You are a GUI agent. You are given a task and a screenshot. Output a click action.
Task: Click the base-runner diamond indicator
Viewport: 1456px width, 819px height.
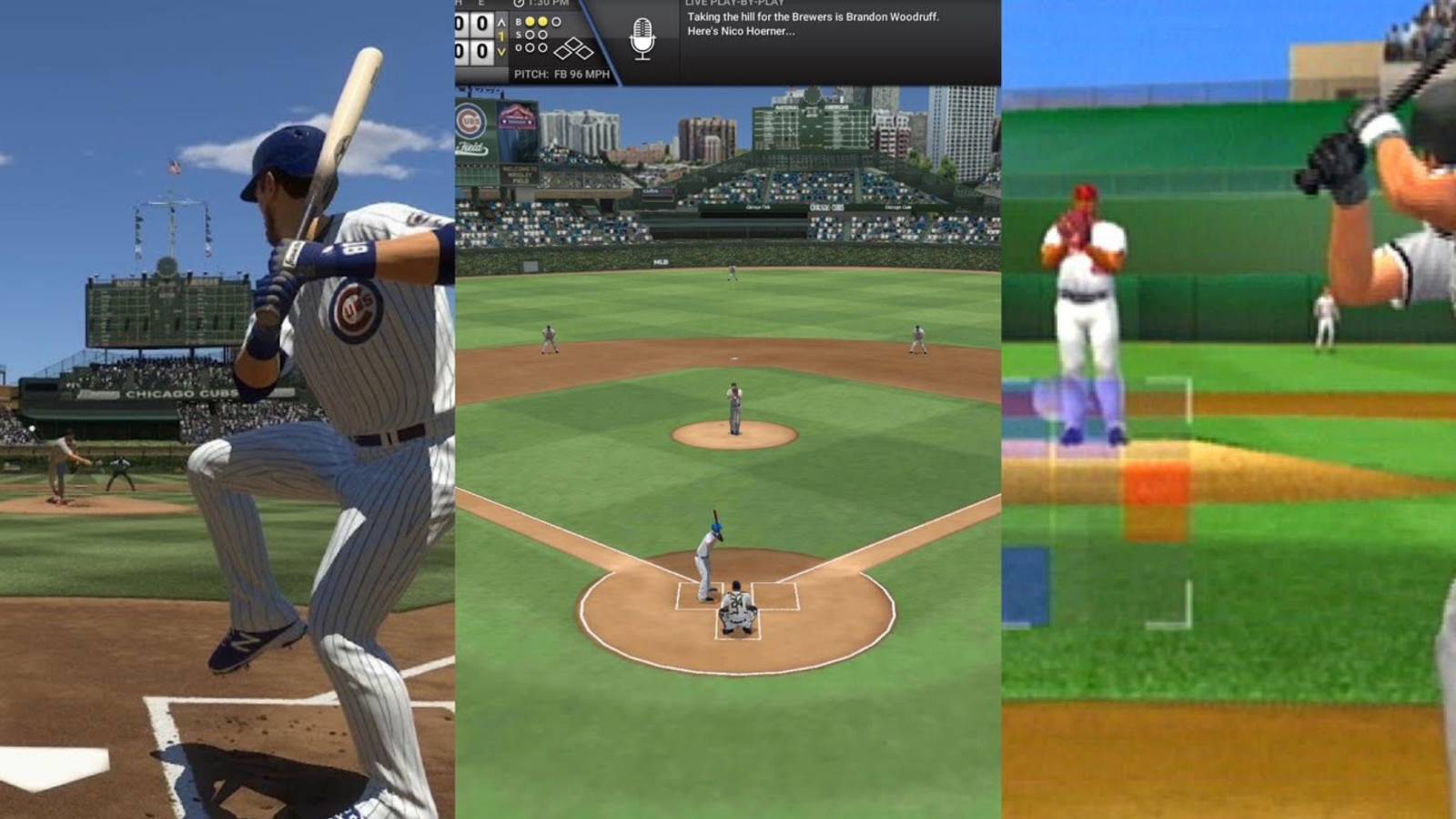(575, 49)
